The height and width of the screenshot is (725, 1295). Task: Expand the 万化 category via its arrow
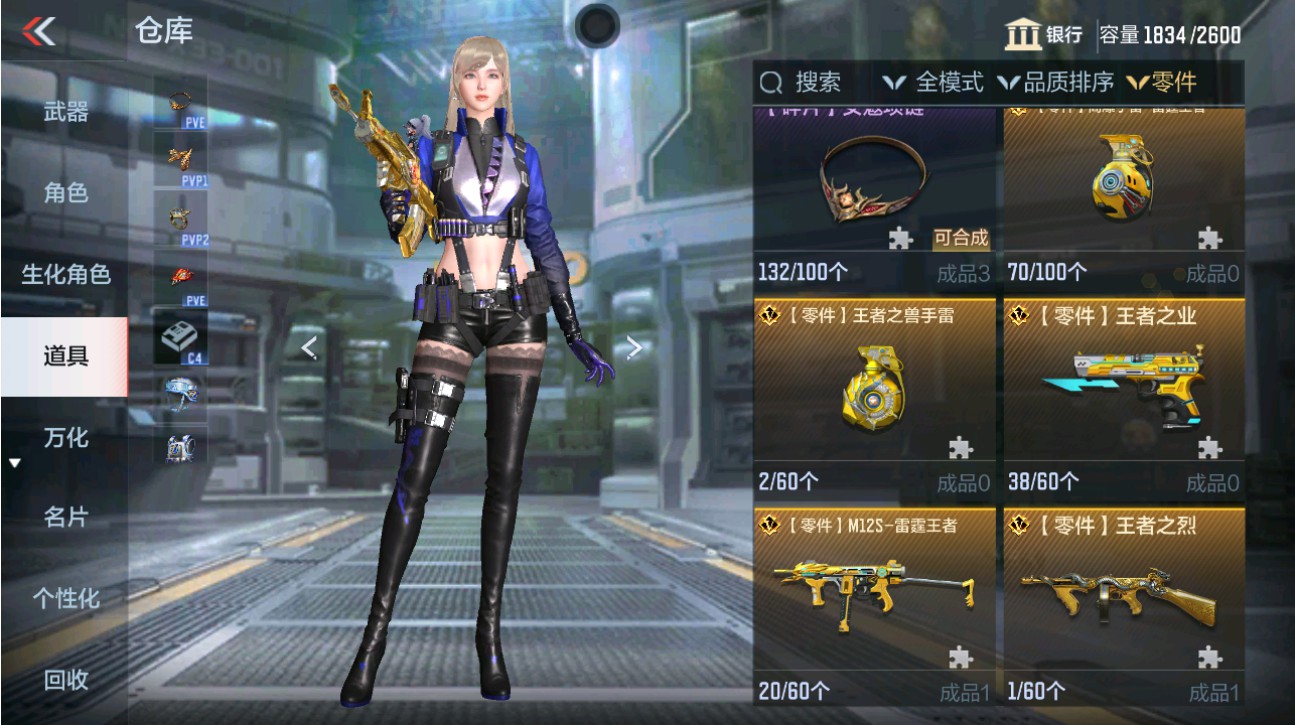coord(13,462)
